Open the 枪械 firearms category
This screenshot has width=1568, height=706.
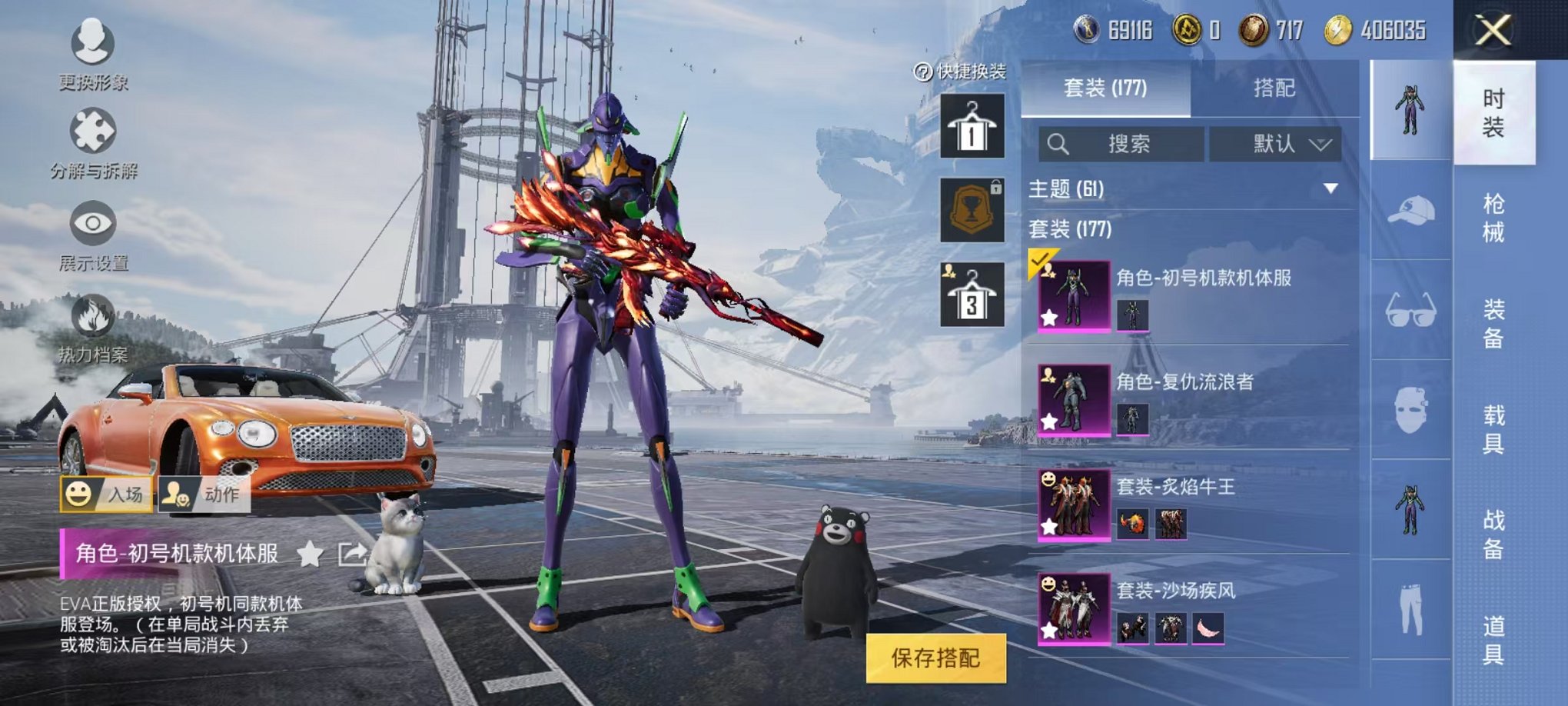point(1493,218)
